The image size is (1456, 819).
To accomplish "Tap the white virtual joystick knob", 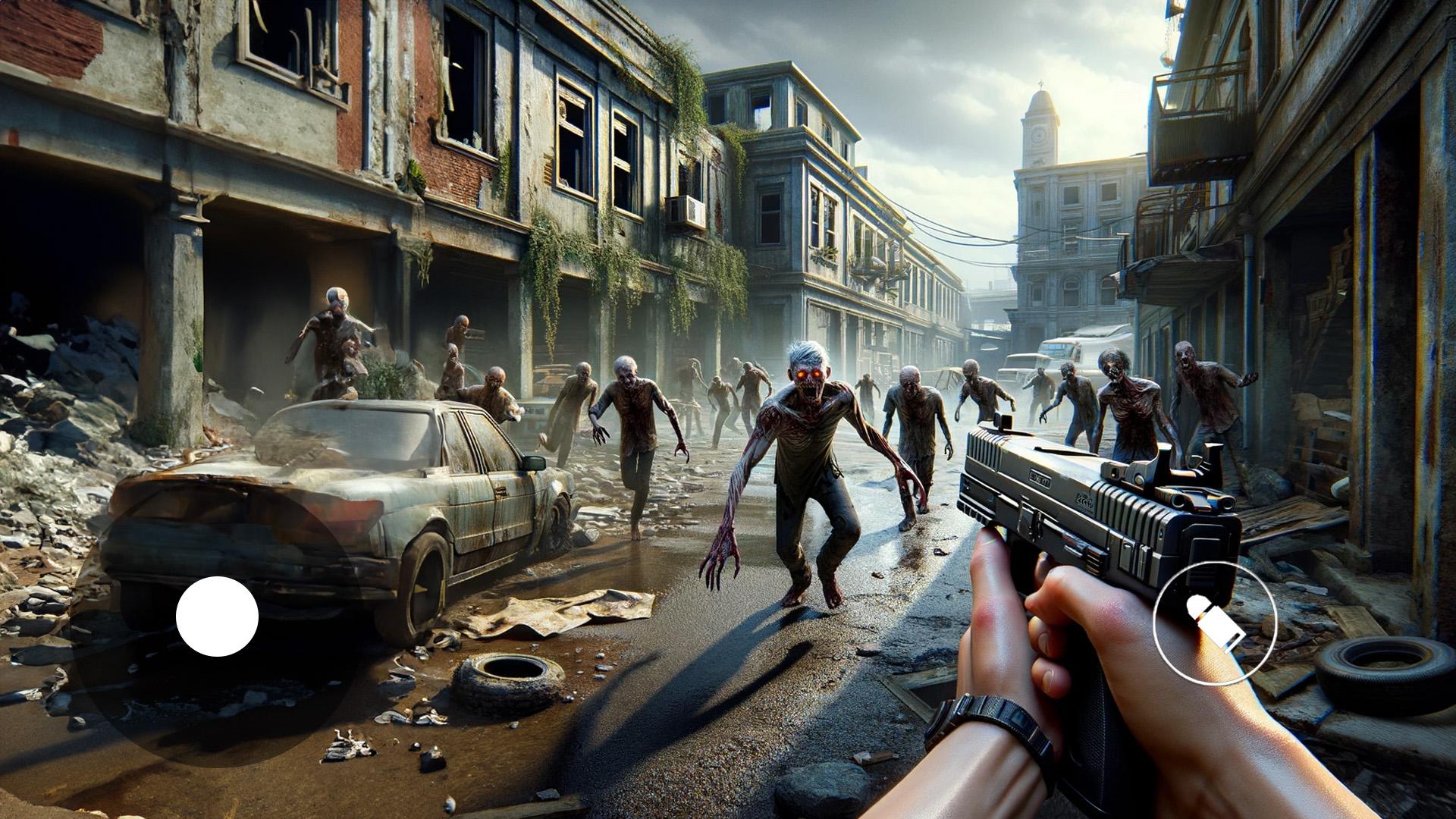I will pos(217,617).
